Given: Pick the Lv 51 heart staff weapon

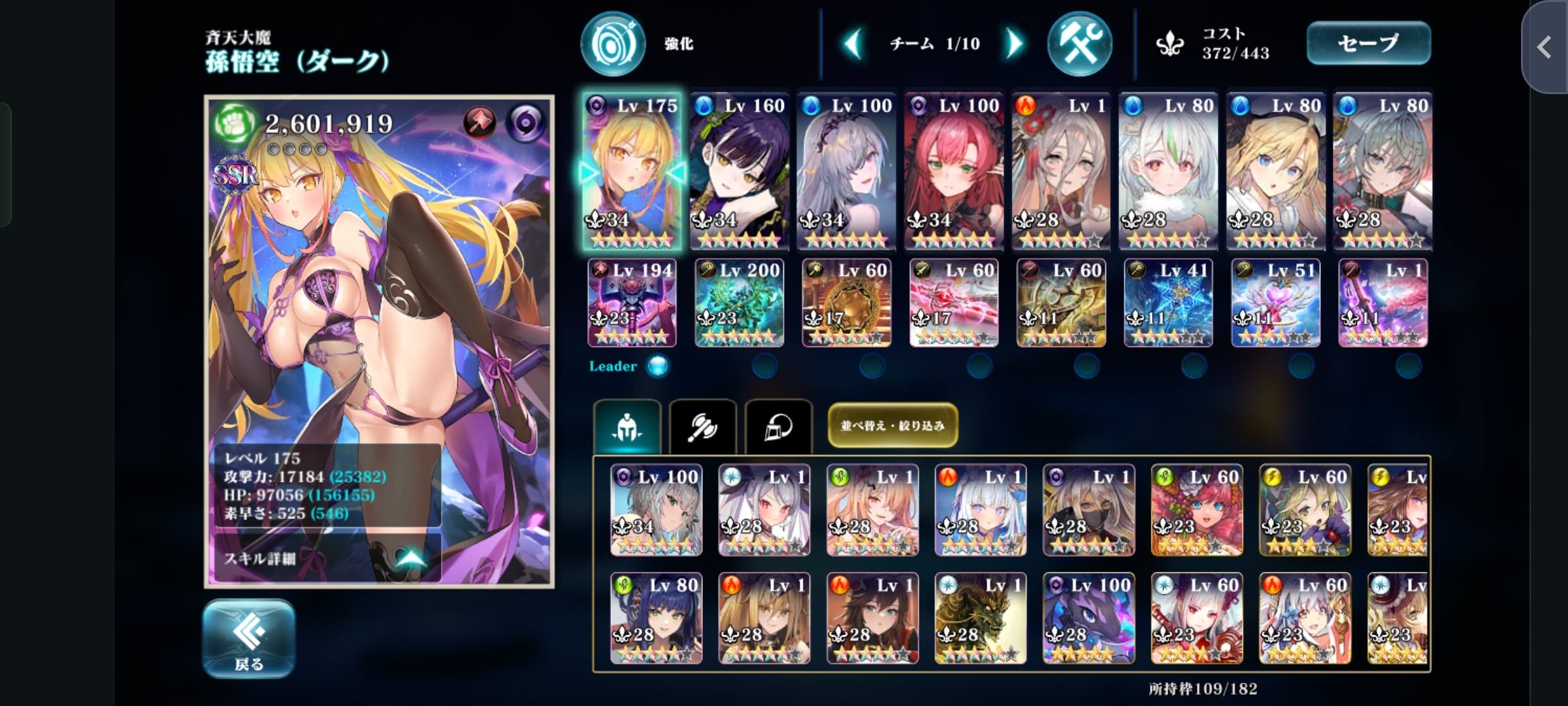Looking at the screenshot, I should [x=1275, y=303].
